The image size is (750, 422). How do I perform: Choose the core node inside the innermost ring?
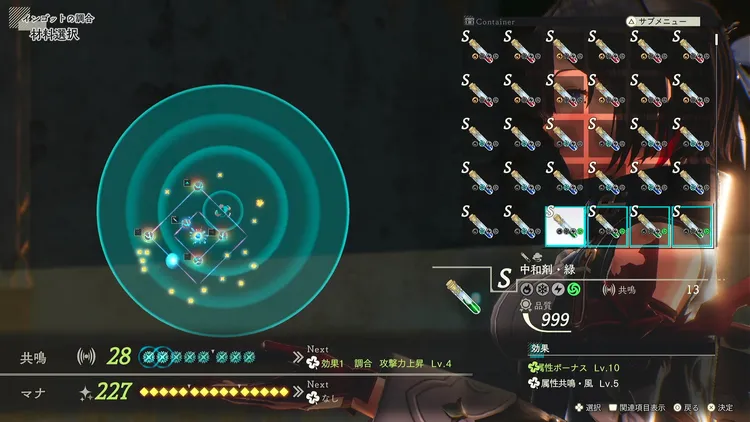pyautogui.click(x=223, y=210)
